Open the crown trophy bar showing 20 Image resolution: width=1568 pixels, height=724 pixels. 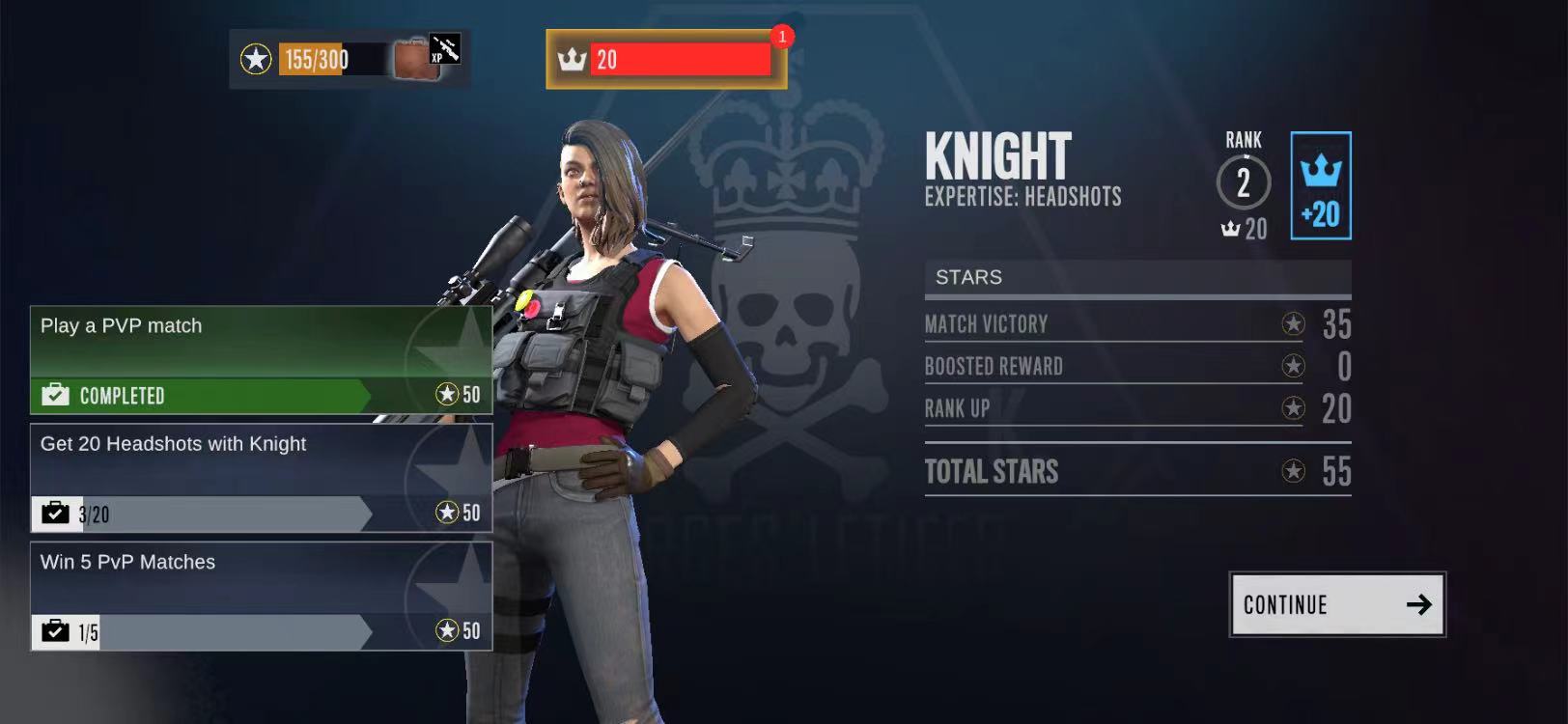pyautogui.click(x=666, y=60)
